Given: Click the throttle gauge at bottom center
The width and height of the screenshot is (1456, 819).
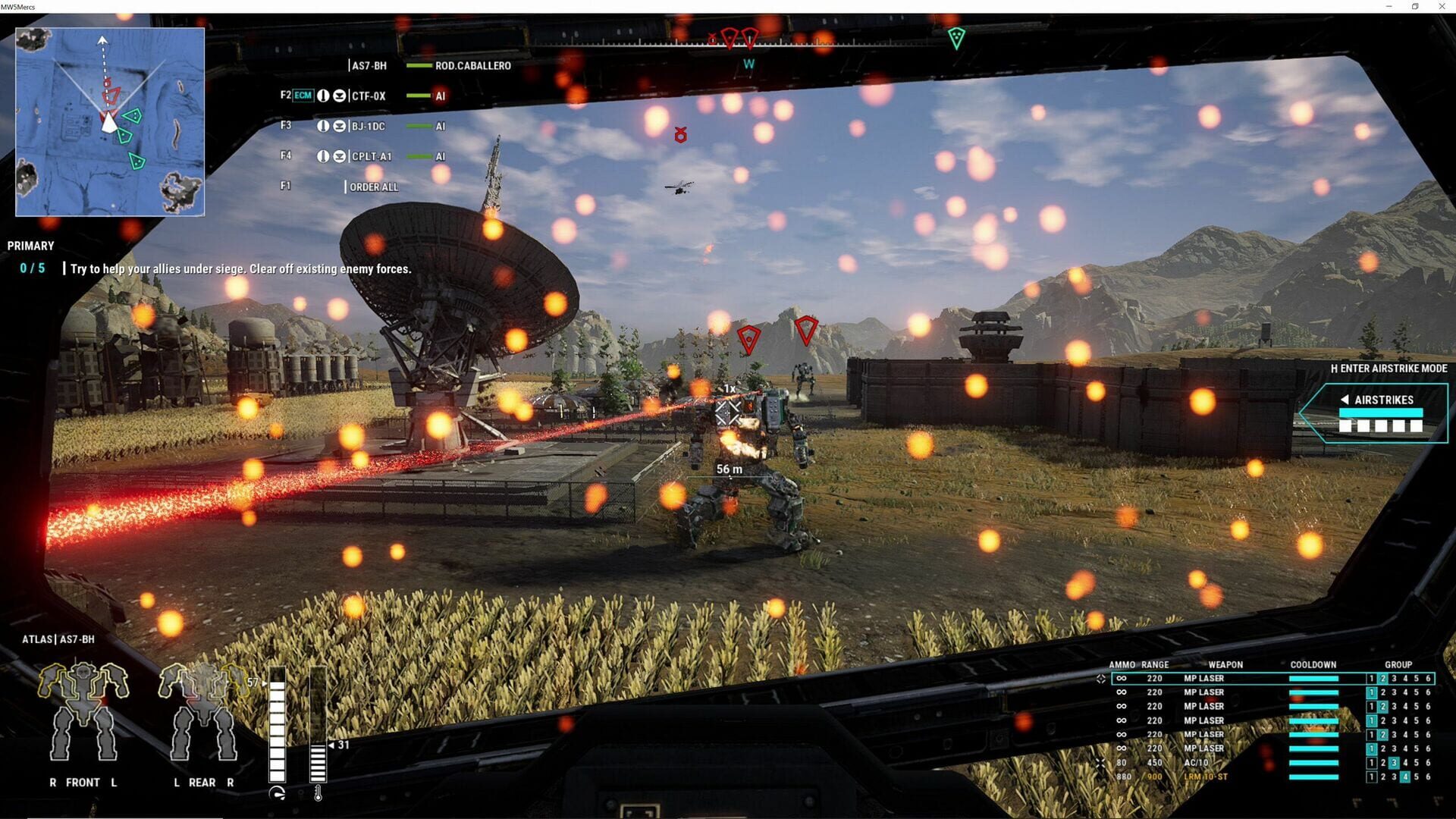Looking at the screenshot, I should [277, 724].
